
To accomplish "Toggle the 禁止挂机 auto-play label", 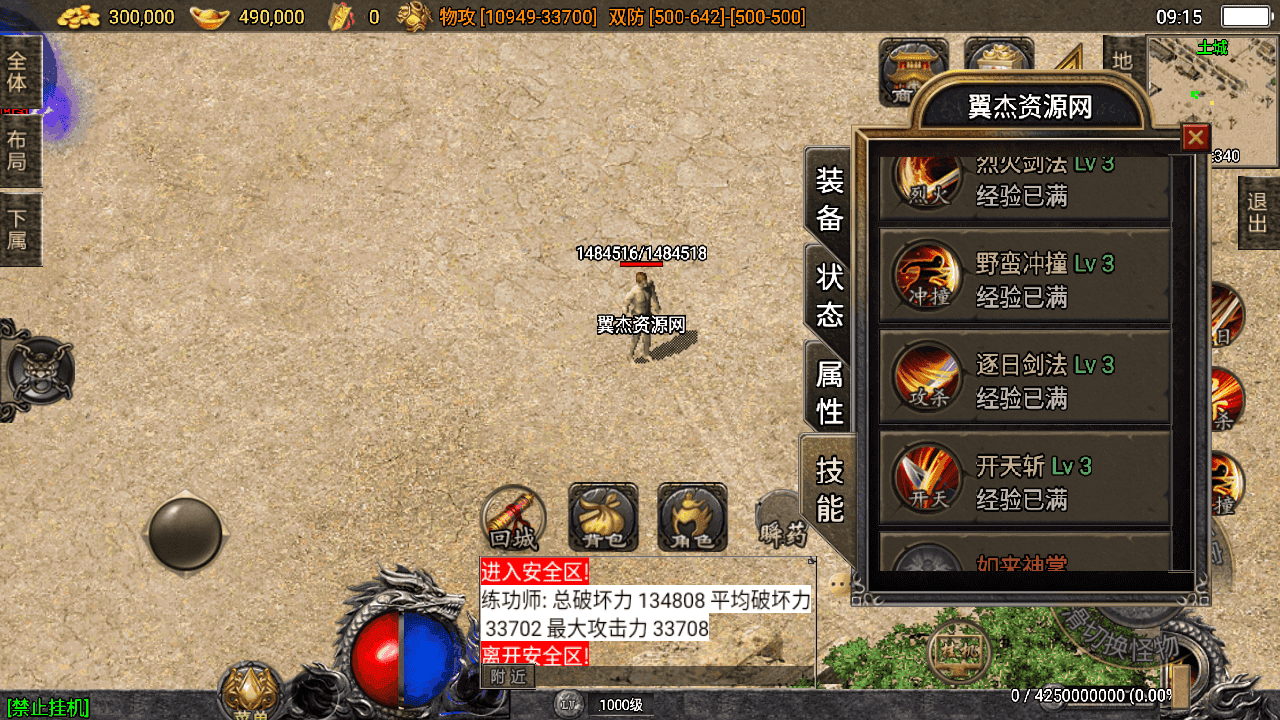I will click(48, 708).
